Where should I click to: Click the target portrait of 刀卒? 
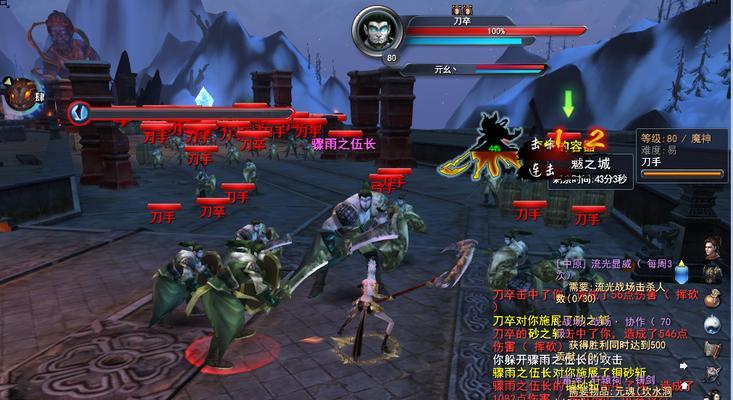(376, 30)
